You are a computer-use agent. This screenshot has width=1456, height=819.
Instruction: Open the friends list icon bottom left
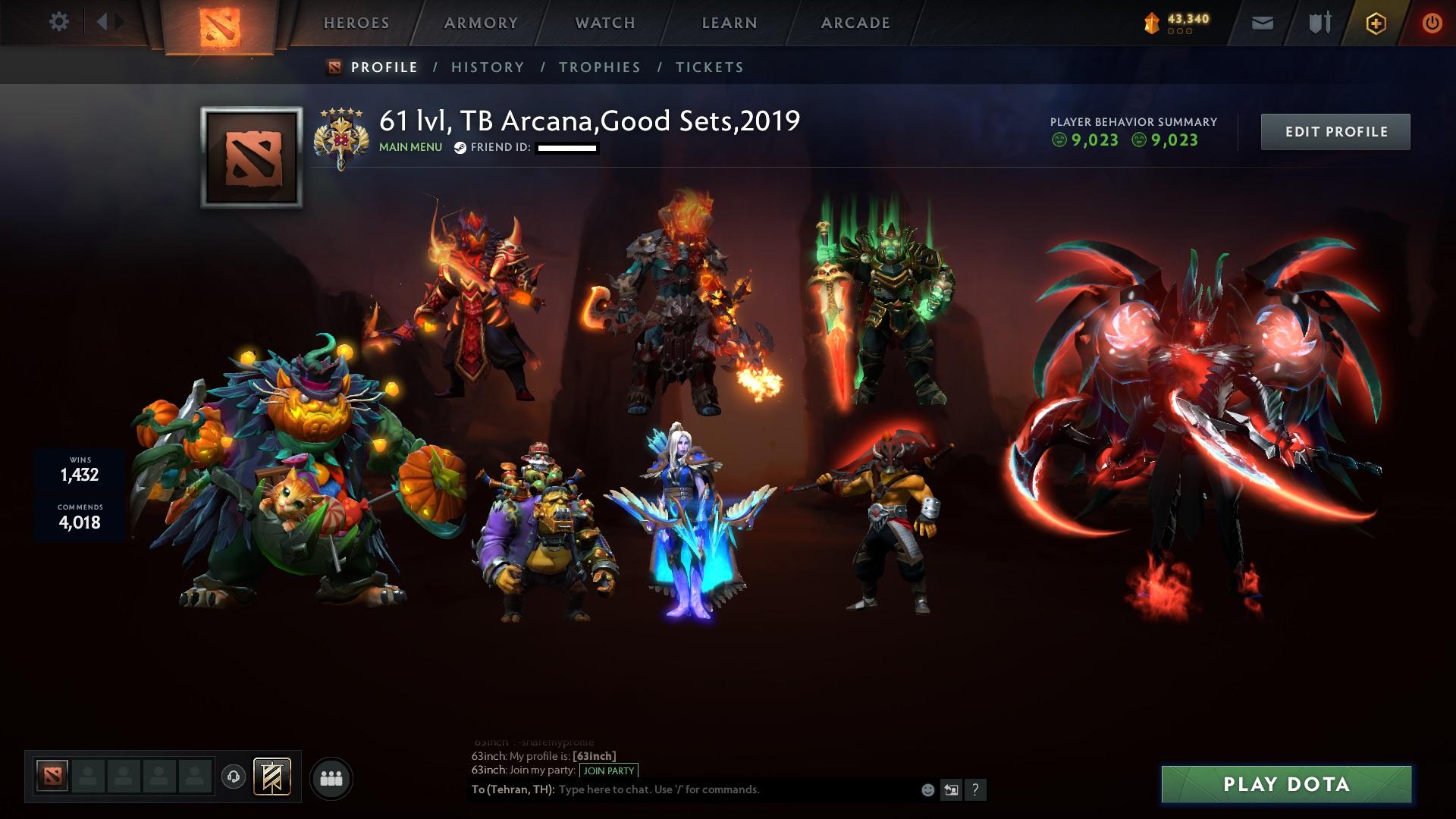[x=331, y=777]
